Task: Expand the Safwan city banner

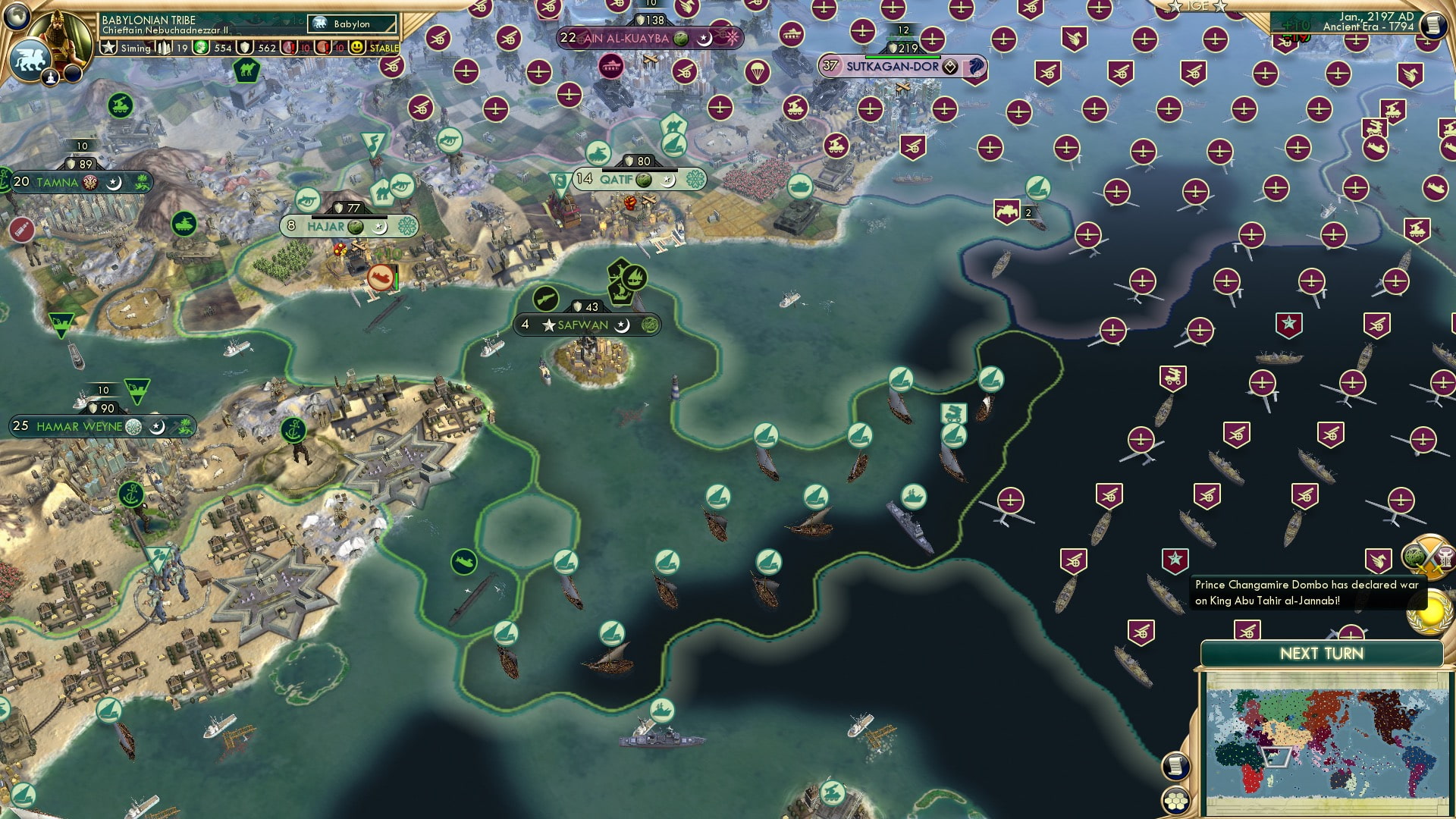Action: pos(588,325)
